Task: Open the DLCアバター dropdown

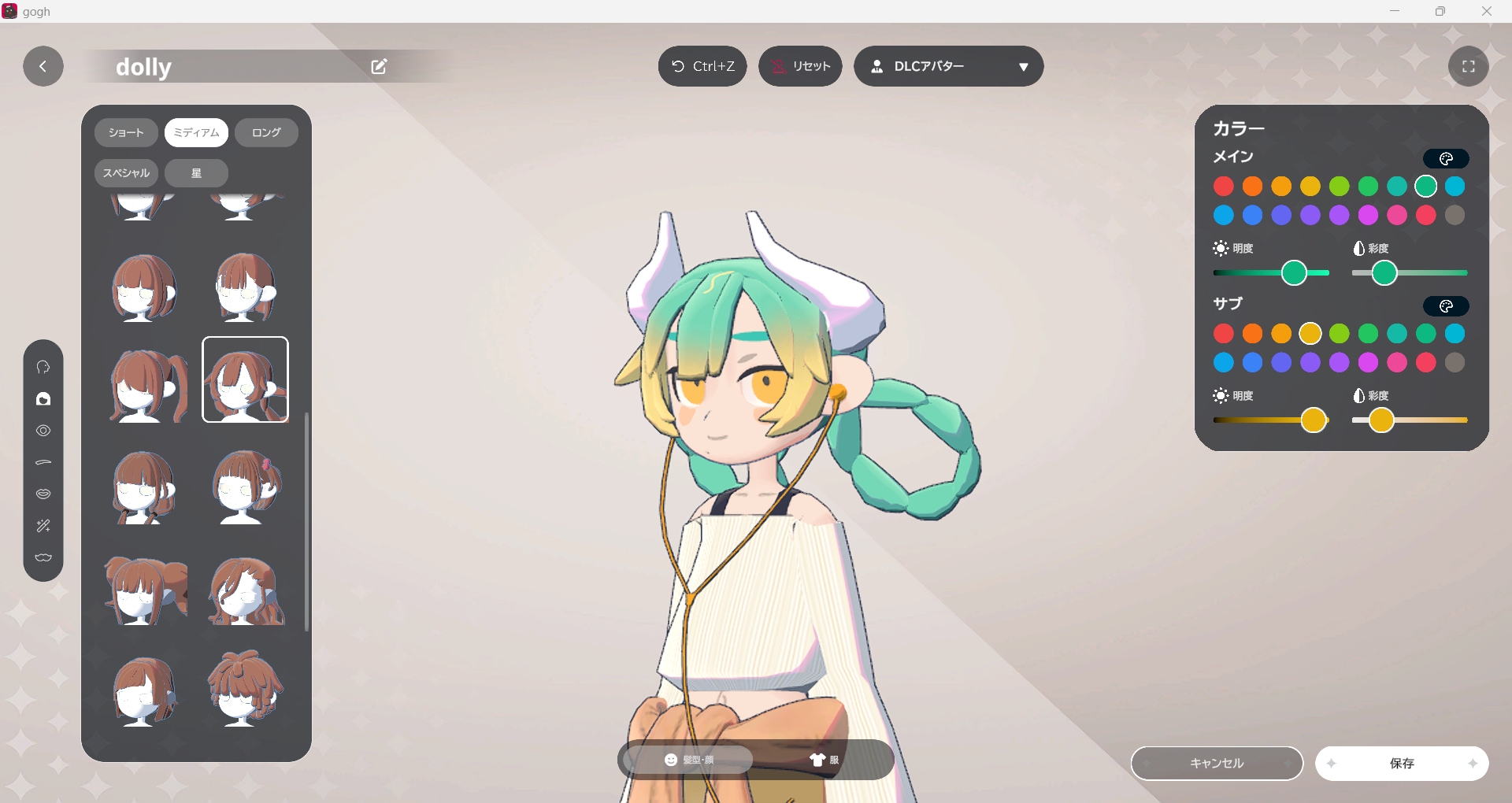Action: click(x=948, y=67)
